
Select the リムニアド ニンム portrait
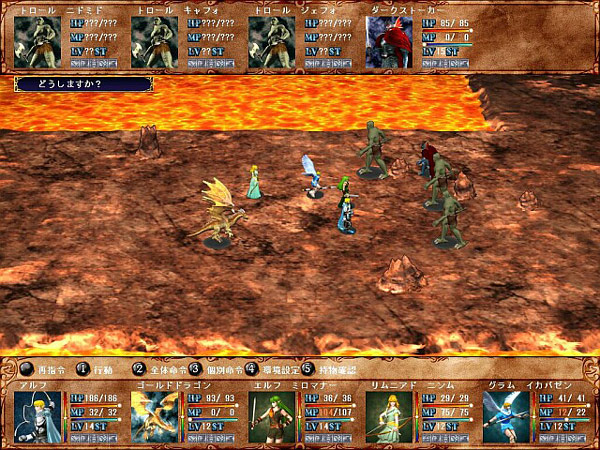tap(389, 414)
